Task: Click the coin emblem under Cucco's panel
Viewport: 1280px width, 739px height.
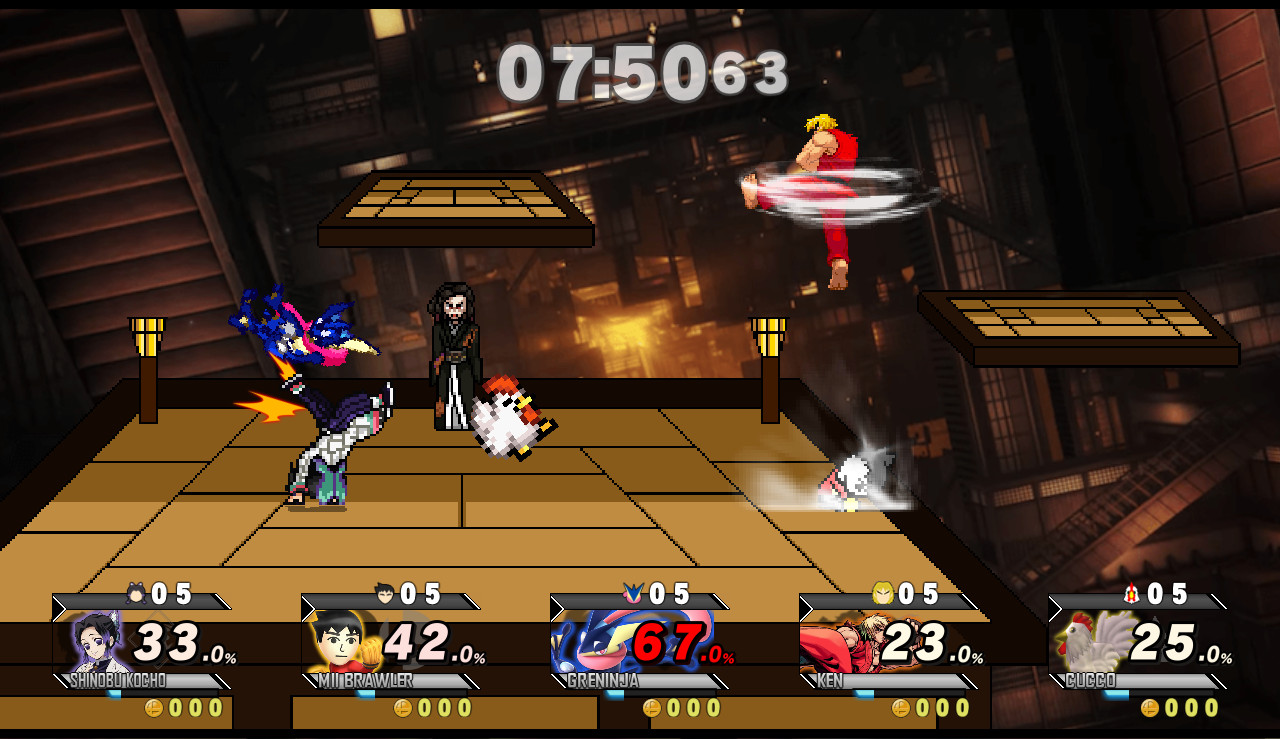Action: (1149, 707)
